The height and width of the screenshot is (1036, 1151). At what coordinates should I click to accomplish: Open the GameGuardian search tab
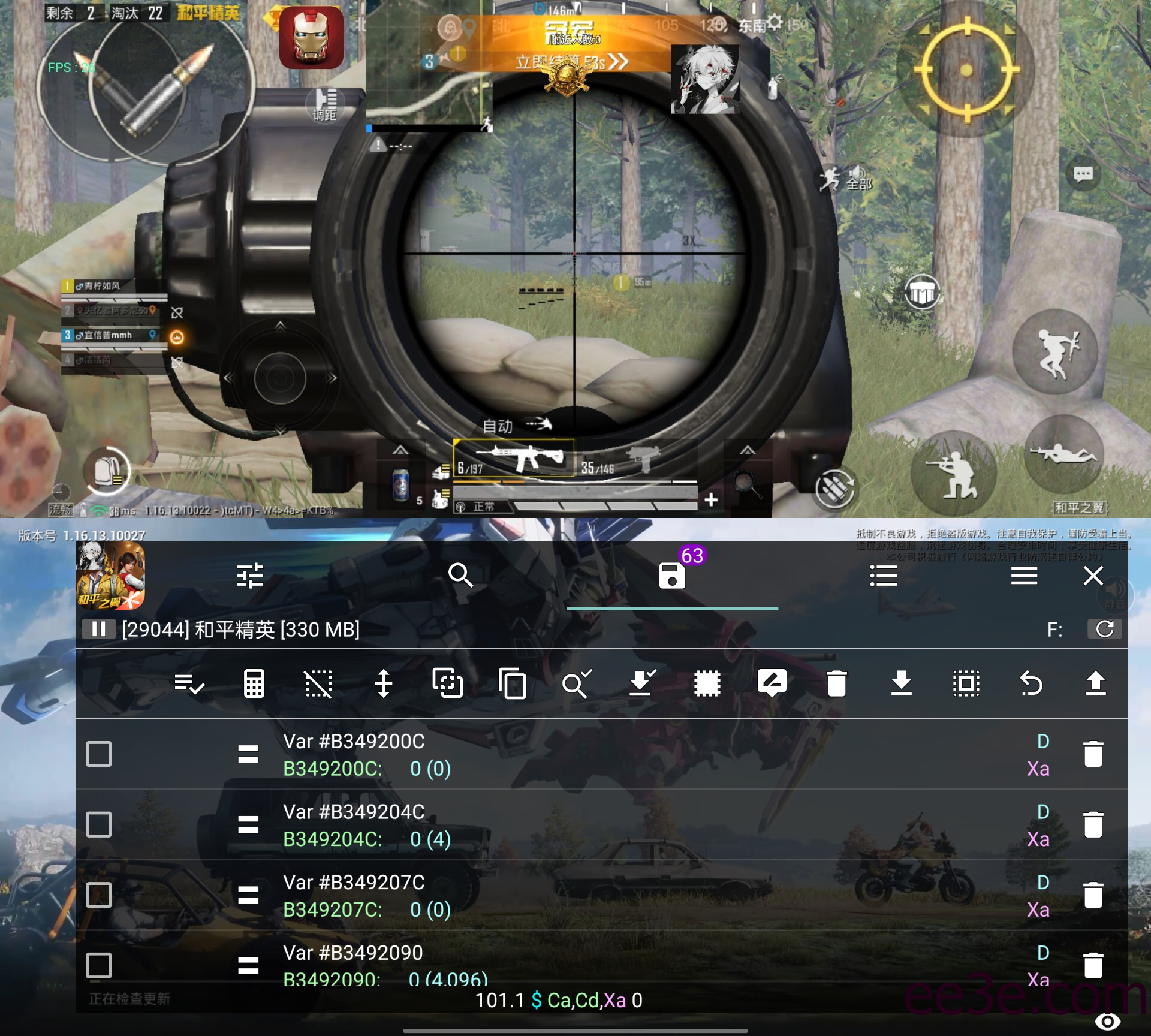point(460,576)
